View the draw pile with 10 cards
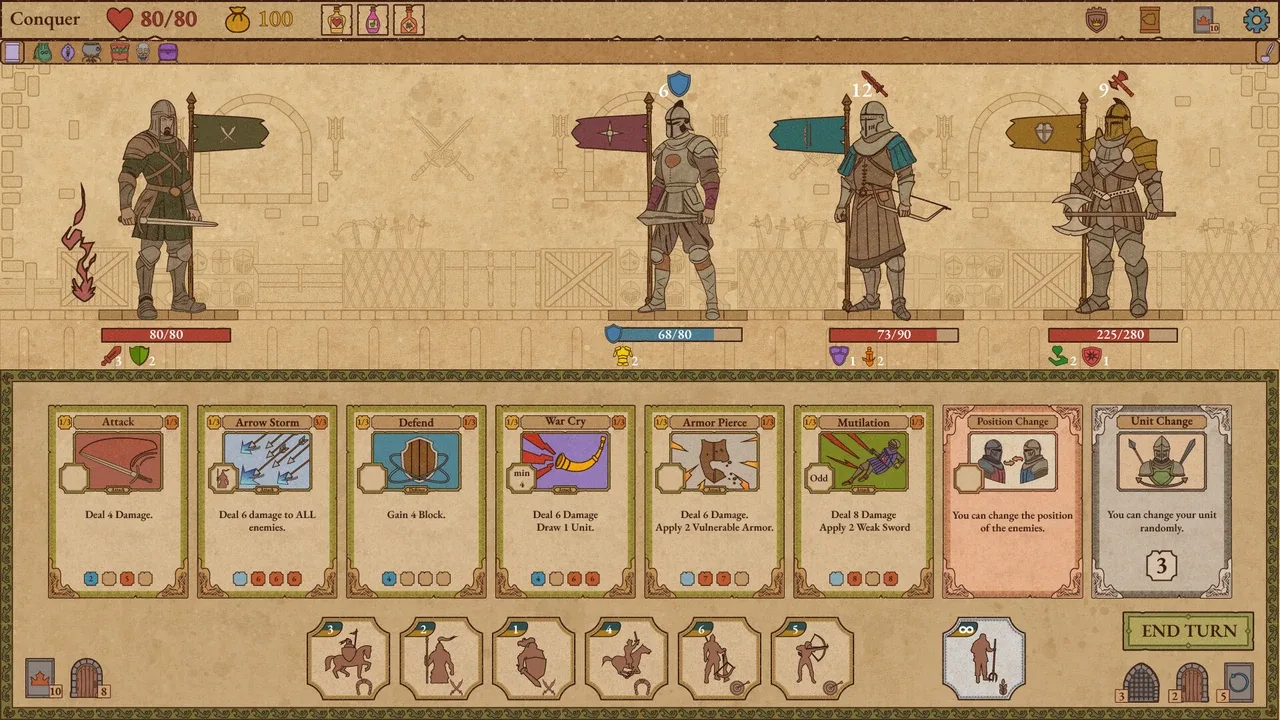The height and width of the screenshot is (720, 1280). tap(43, 678)
